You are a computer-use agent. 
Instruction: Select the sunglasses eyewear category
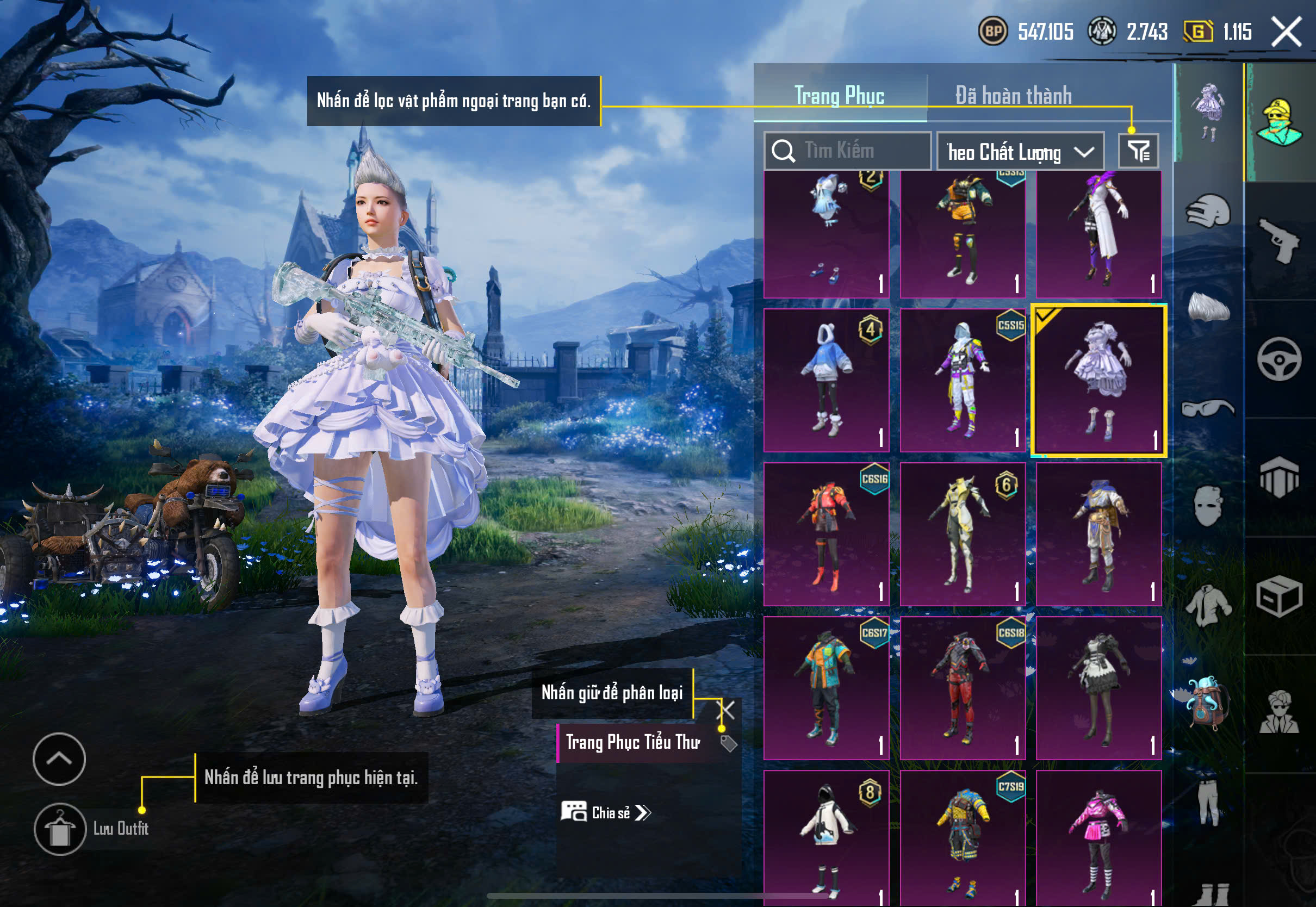1207,408
